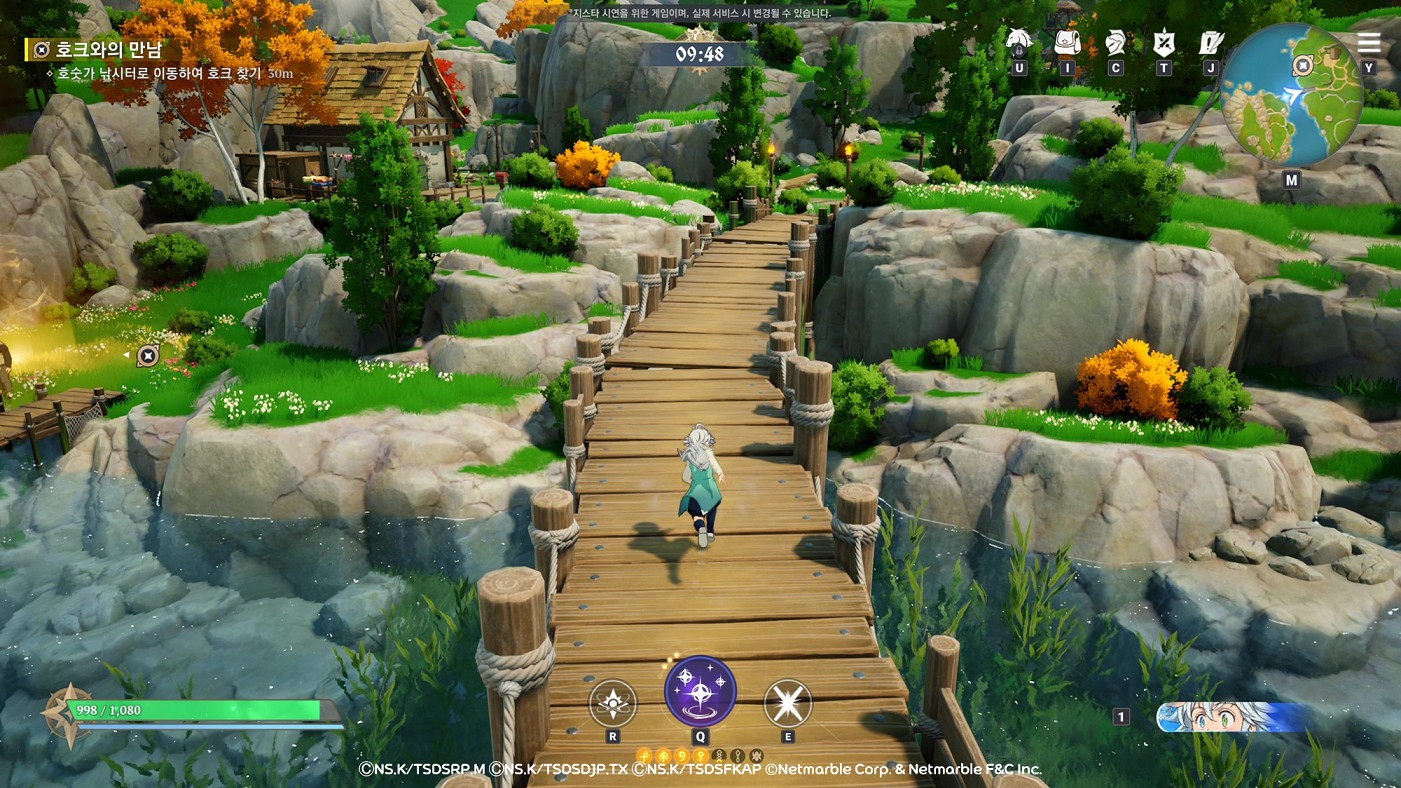
Task: Click the quest marker icon on the minimap
Action: coord(1303,68)
